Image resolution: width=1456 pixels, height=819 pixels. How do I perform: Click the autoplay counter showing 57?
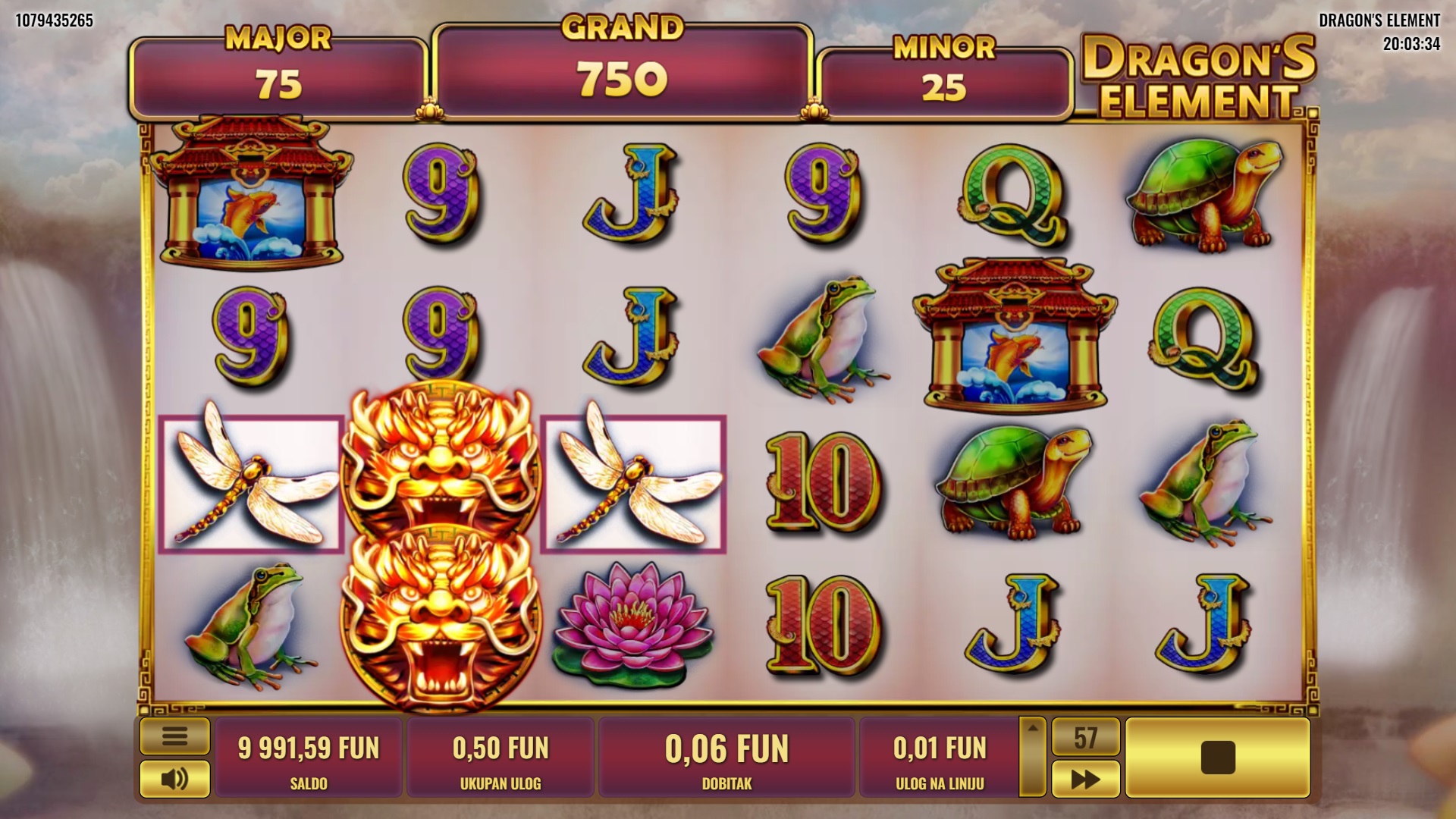coord(1085,737)
